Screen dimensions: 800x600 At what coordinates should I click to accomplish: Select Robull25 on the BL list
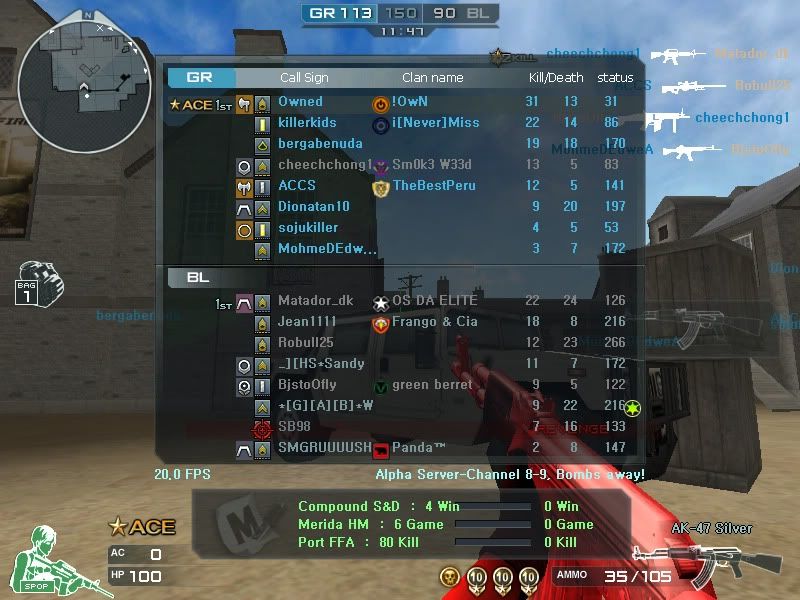[306, 343]
